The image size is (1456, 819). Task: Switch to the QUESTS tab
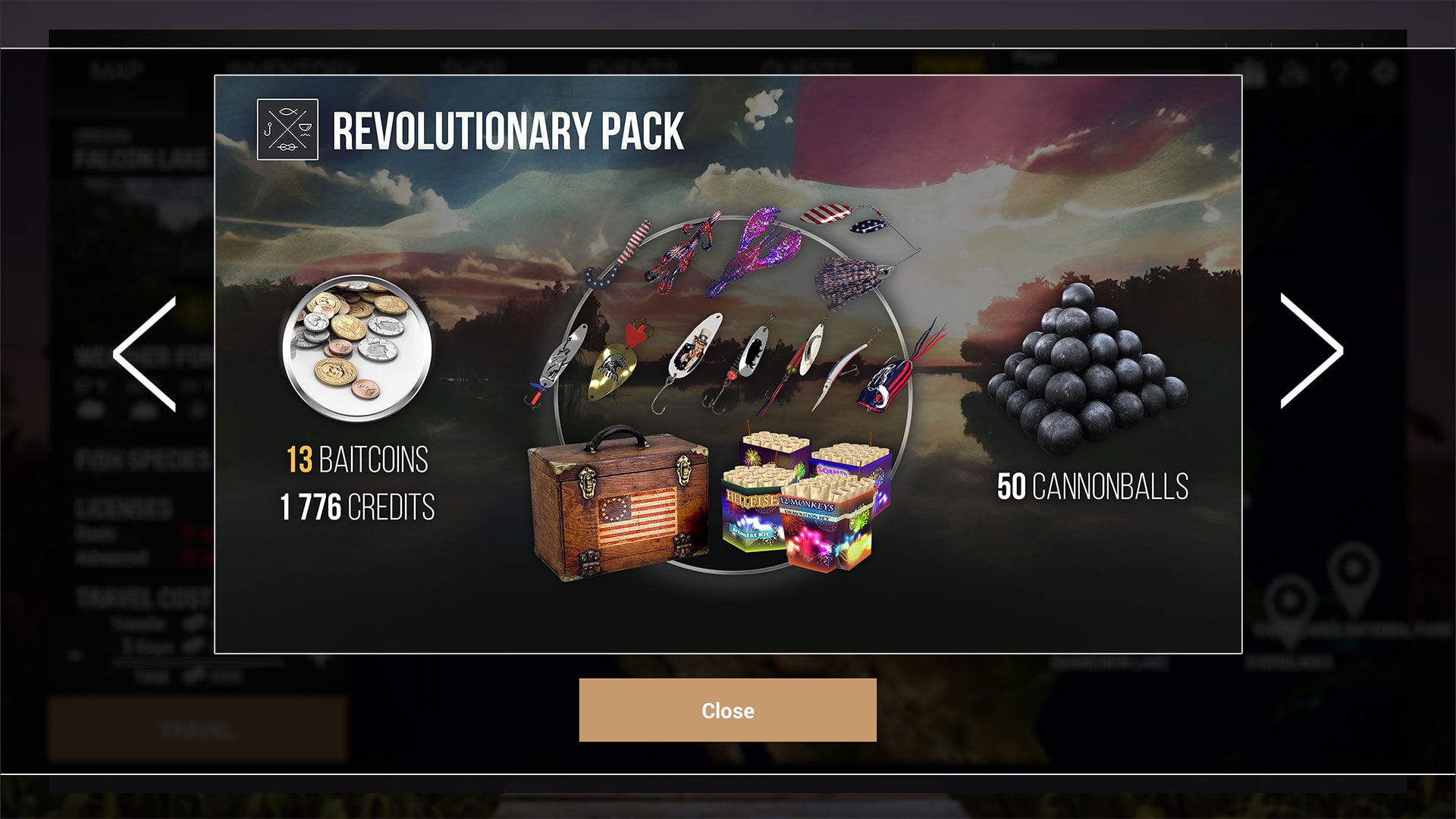tap(804, 64)
